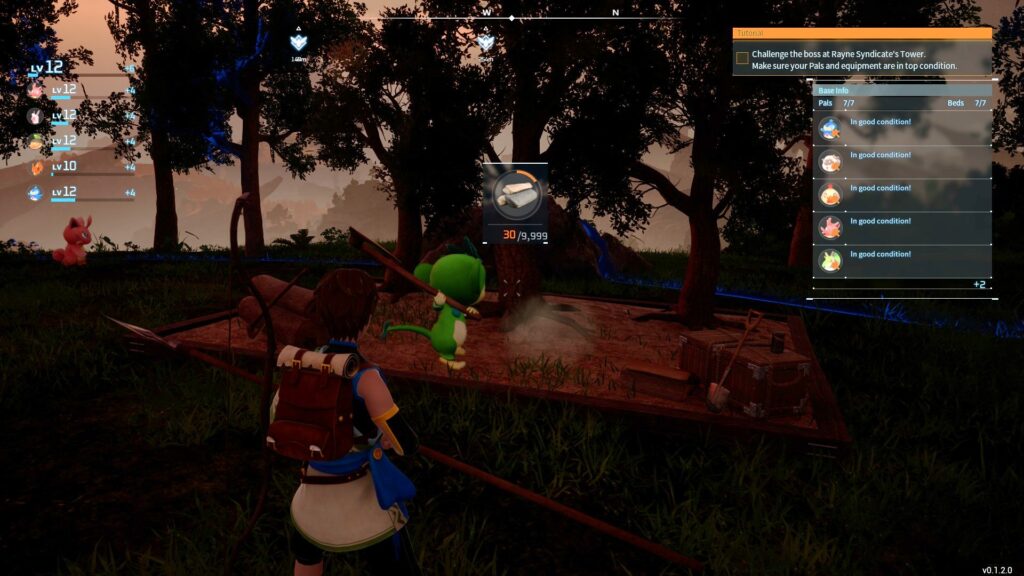
Task: Click the compass waypoint marker below the W
Action: [486, 43]
